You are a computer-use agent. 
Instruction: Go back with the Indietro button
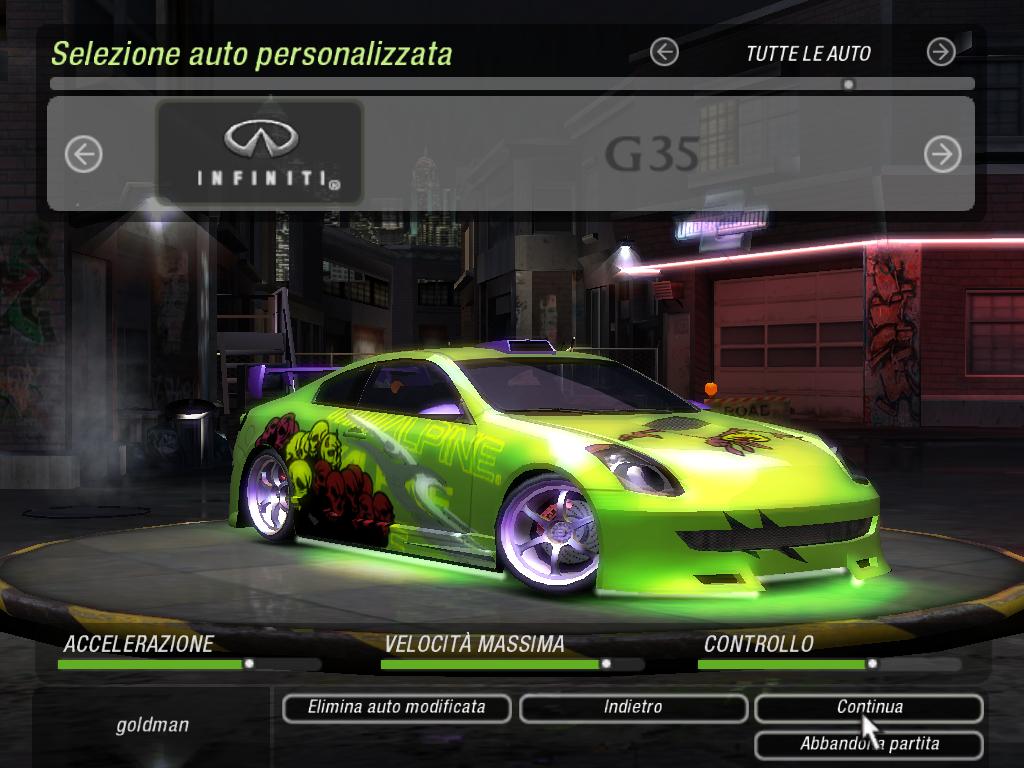[x=633, y=708]
